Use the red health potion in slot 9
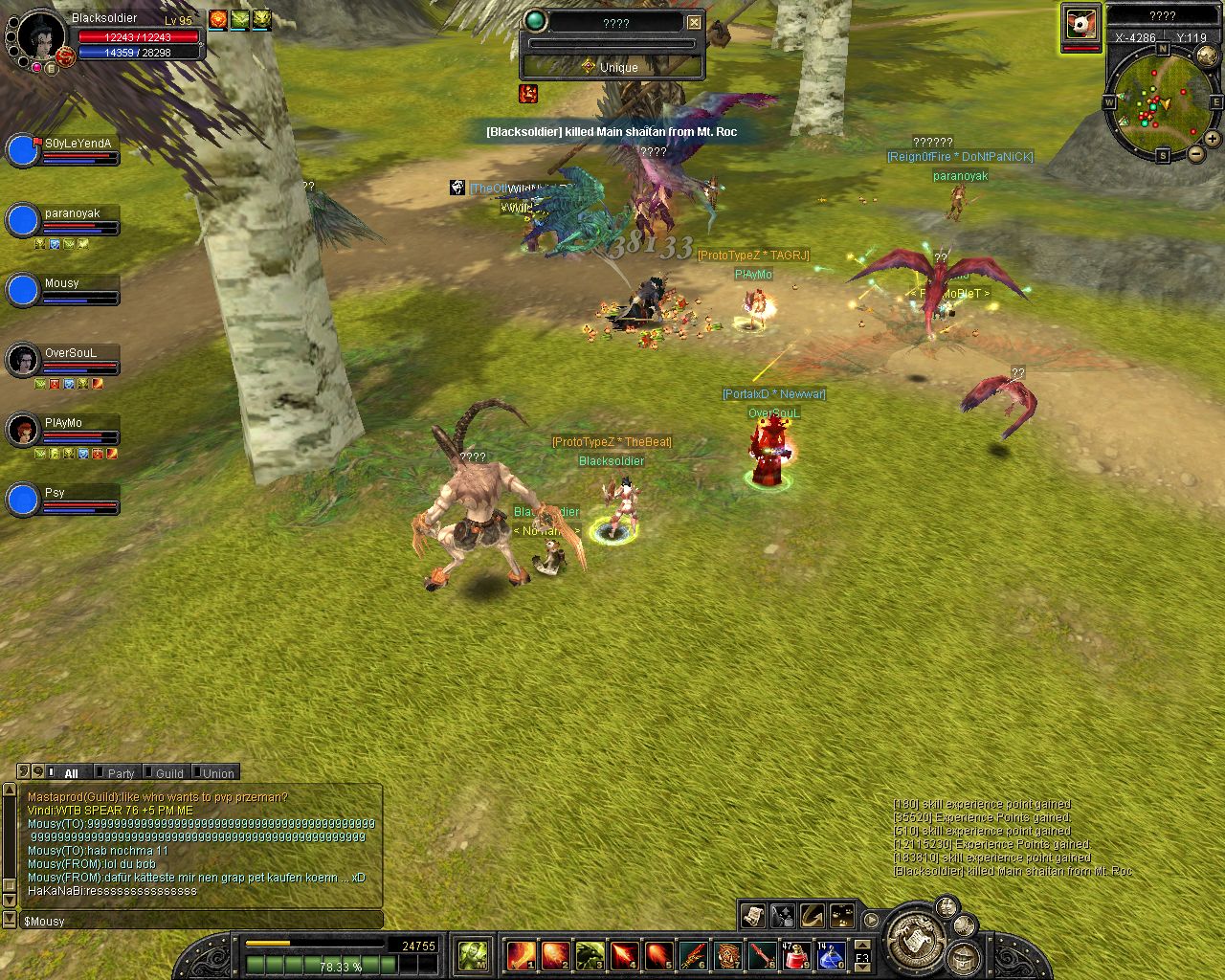Image resolution: width=1225 pixels, height=980 pixels. (x=796, y=954)
